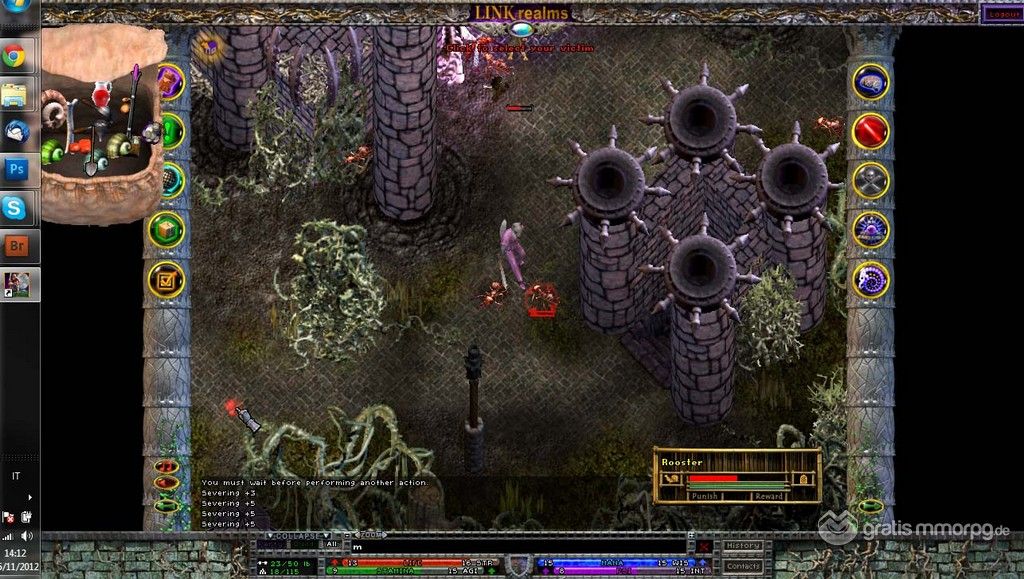This screenshot has width=1024, height=579.
Task: Activate the red orb icon
Action: pos(870,130)
